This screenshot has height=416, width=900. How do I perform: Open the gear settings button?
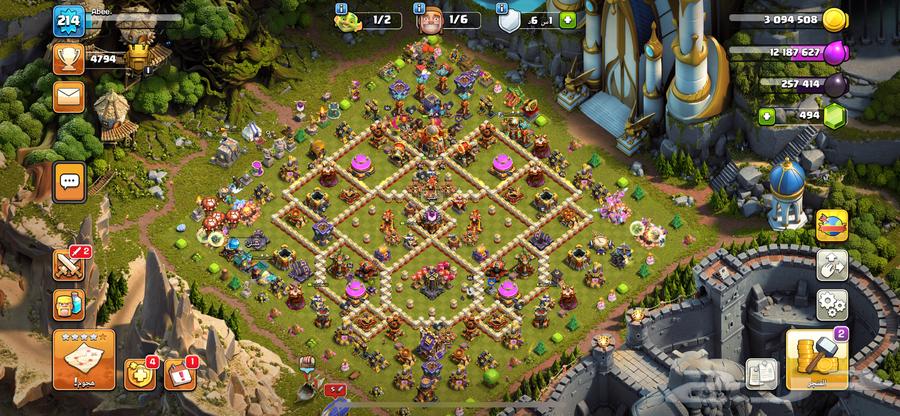tap(832, 304)
